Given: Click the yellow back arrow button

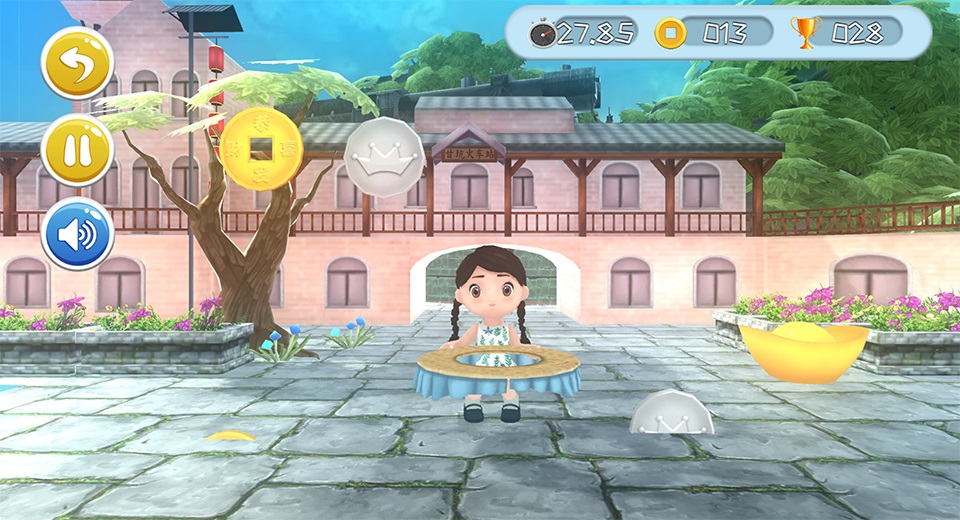Looking at the screenshot, I should coord(77,63).
